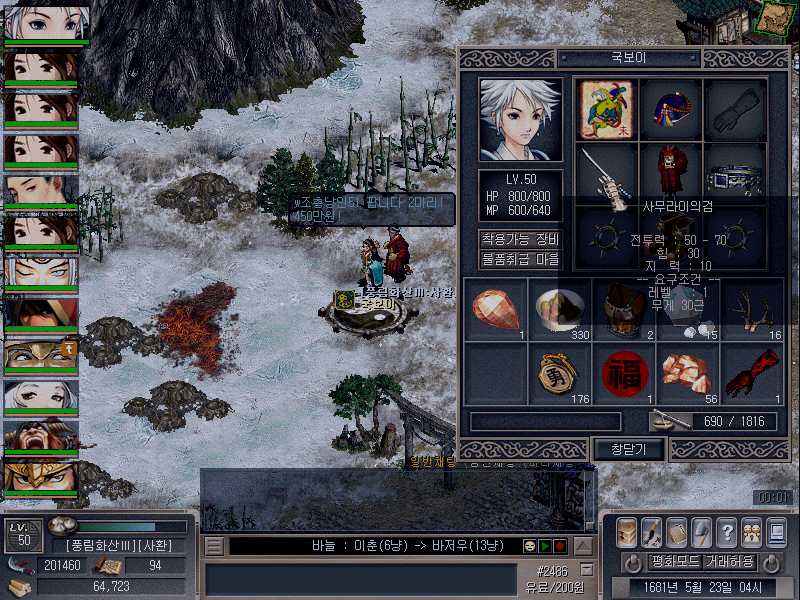800x600 pixels.
Task: Select the bird talisman equipment slot
Action: 607,108
